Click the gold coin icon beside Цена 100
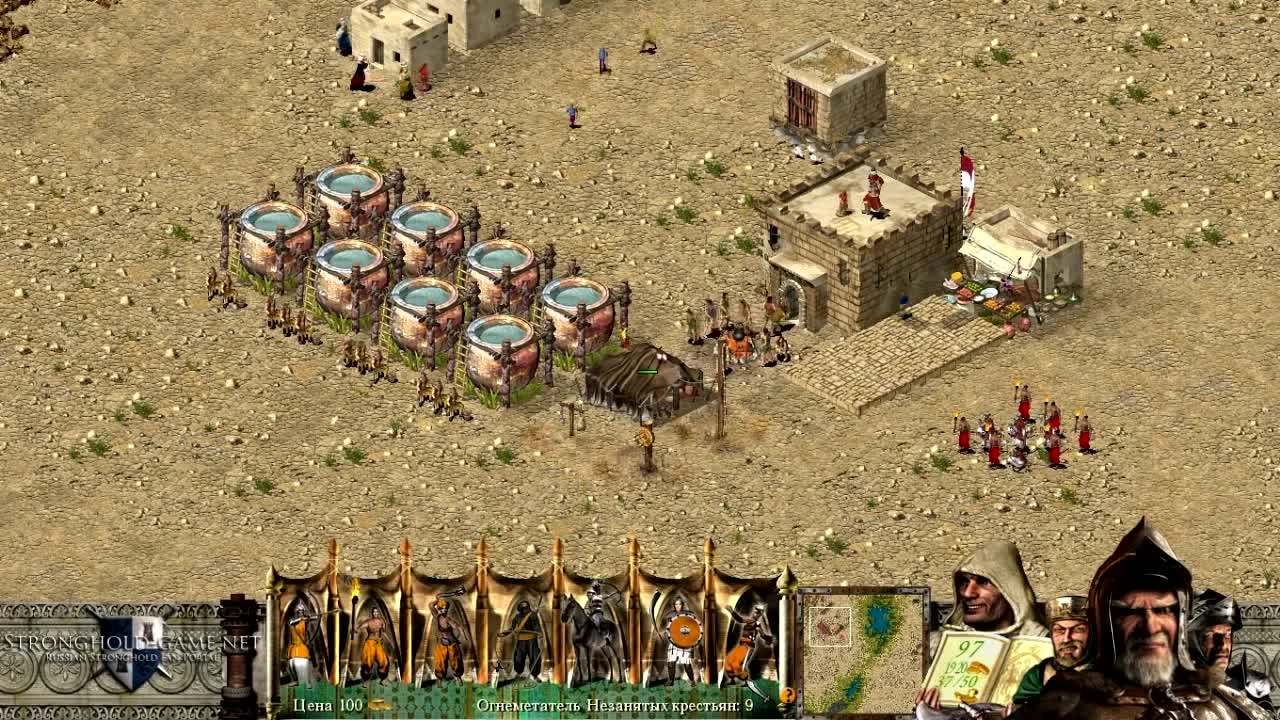The height and width of the screenshot is (720, 1280). 377,702
